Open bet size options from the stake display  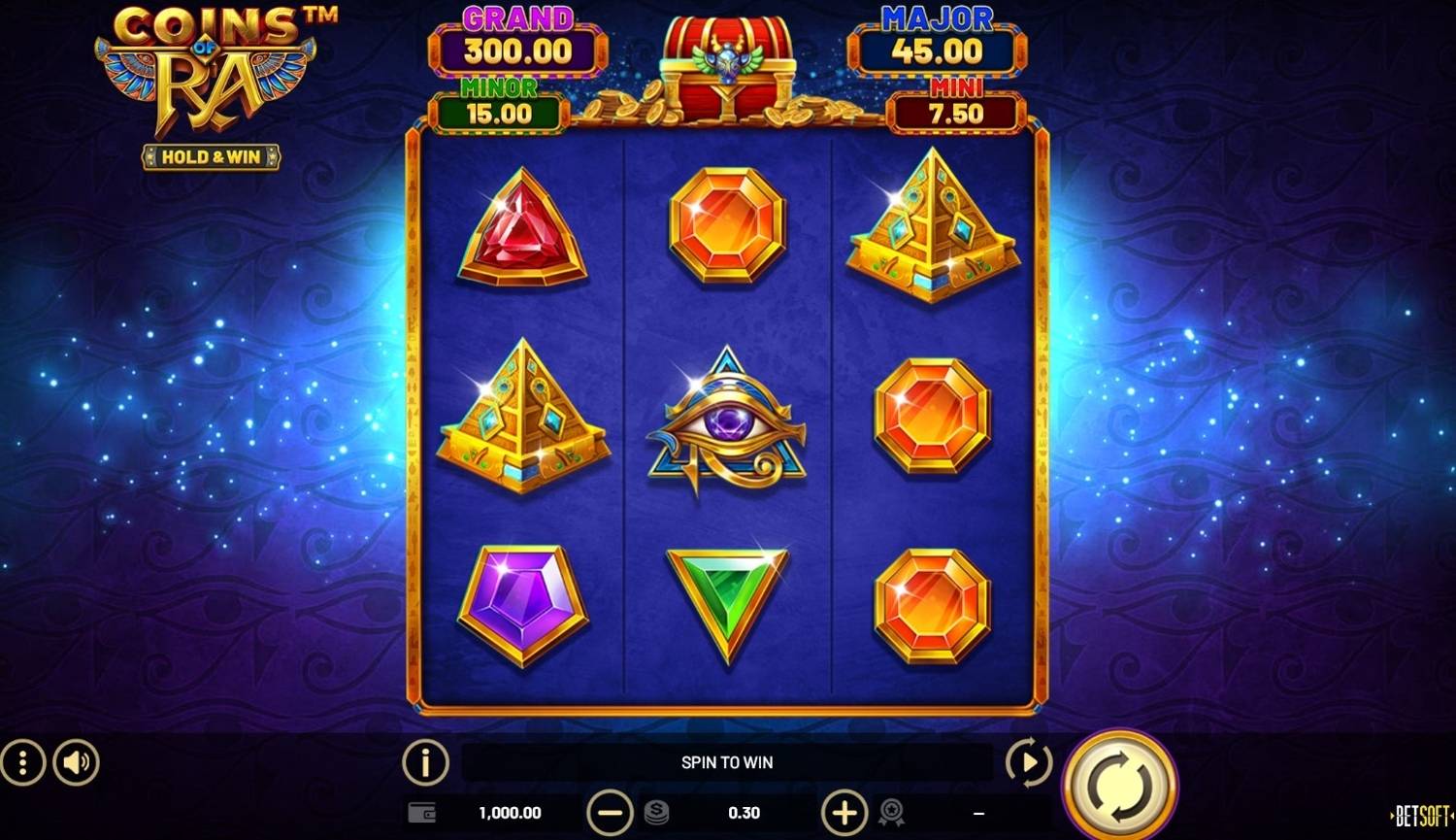(744, 813)
